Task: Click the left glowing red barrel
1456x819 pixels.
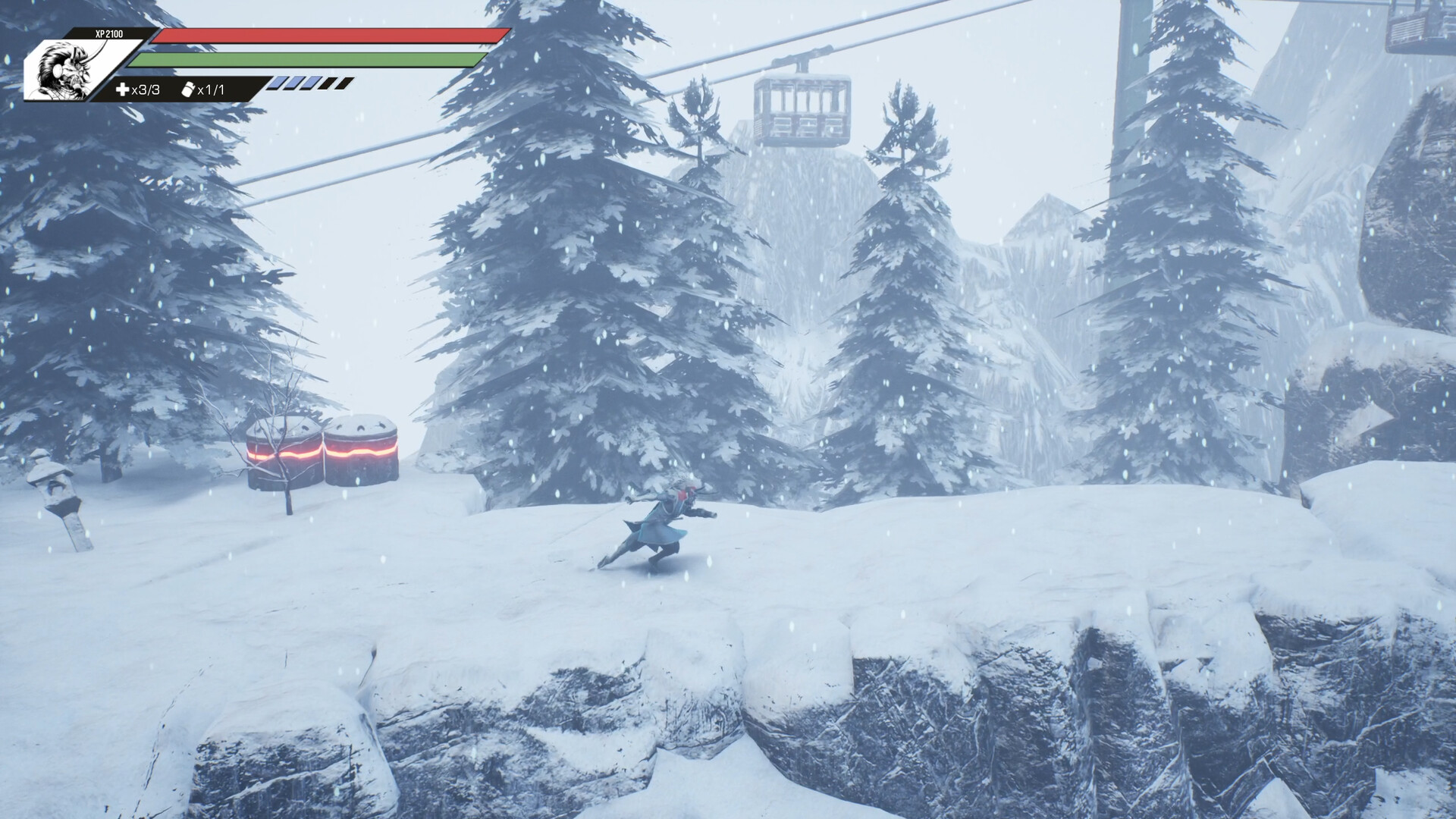Action: pos(281,451)
